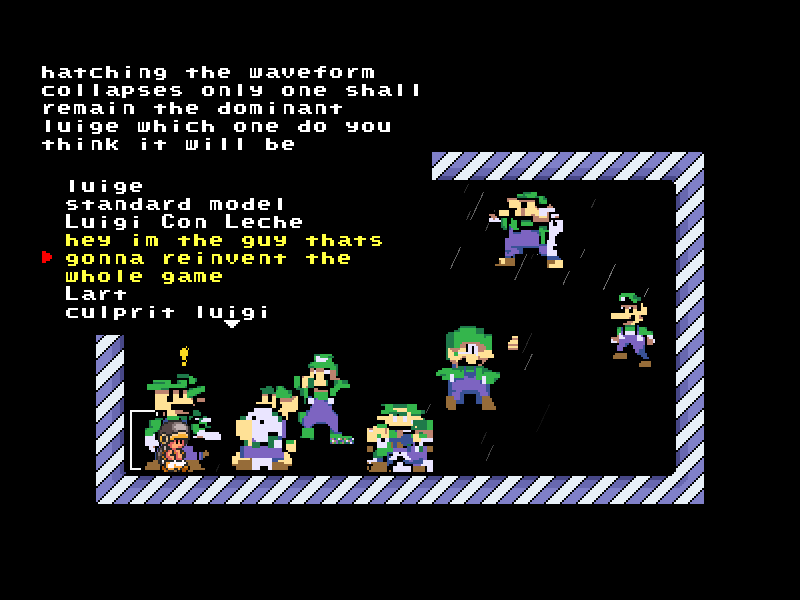
Task: Choose the highlighted 'reinvent the whole game' option
Action: click(223, 258)
